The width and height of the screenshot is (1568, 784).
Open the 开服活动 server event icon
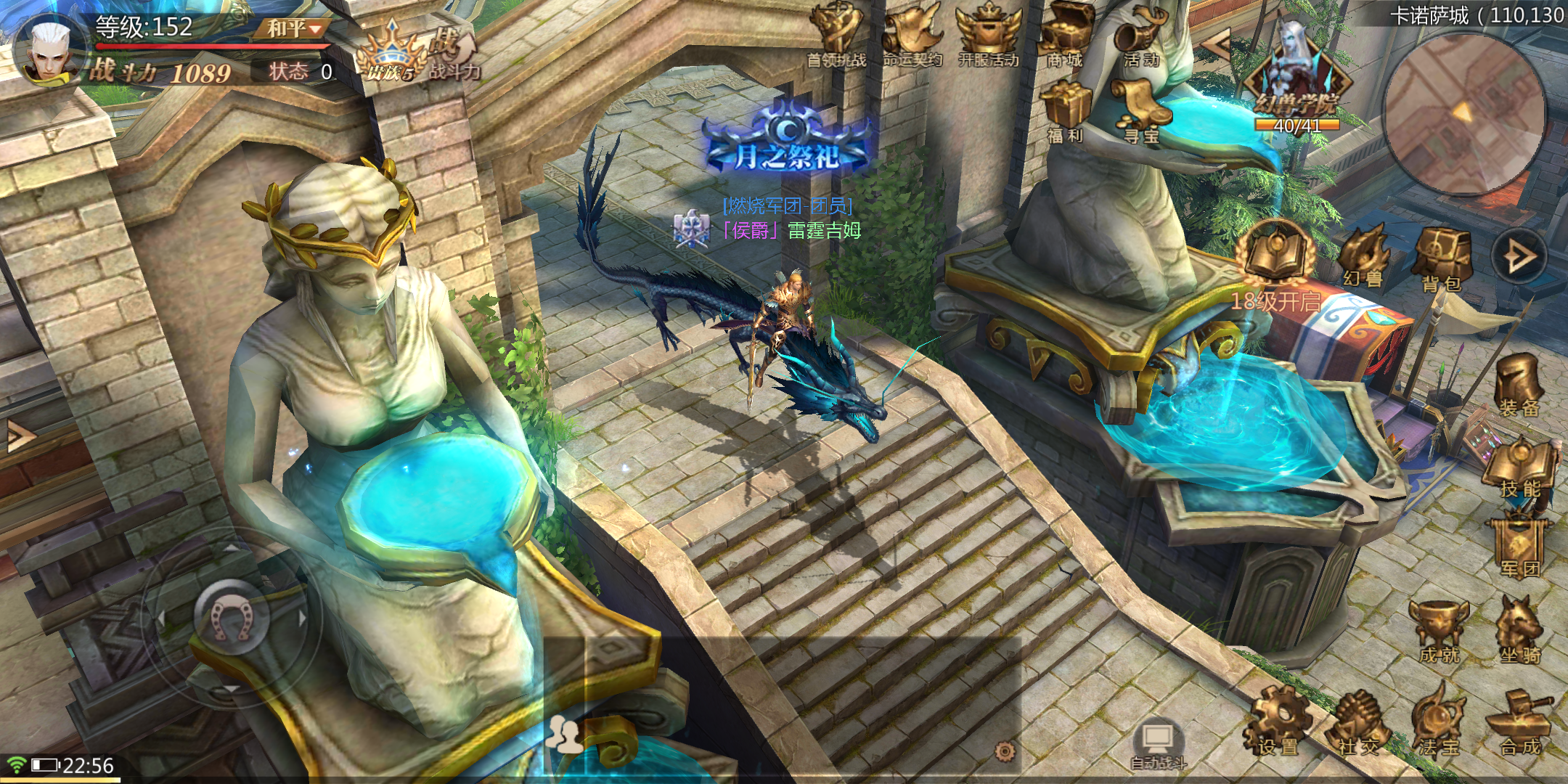point(988,35)
